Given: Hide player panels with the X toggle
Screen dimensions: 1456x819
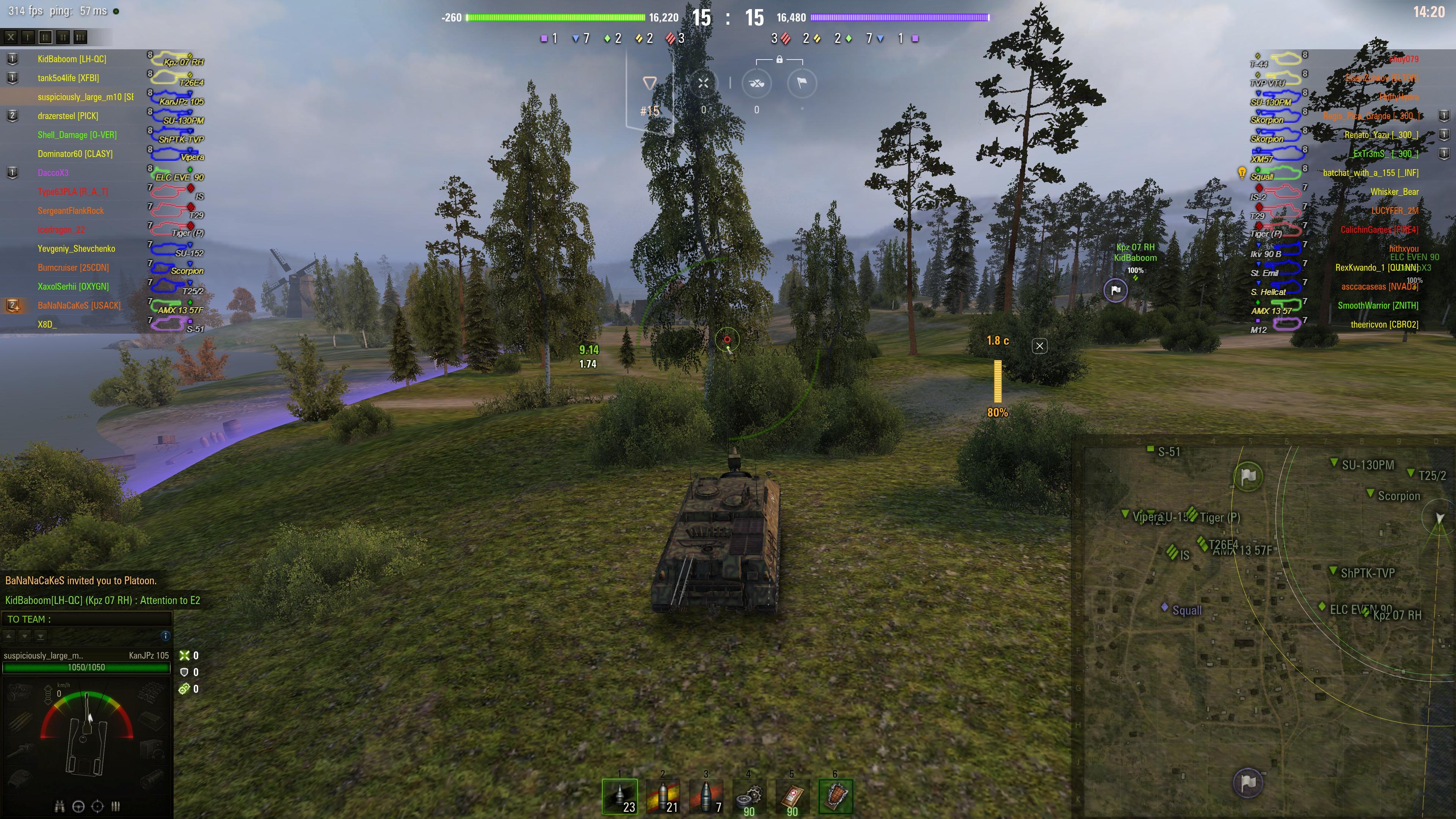Looking at the screenshot, I should 10,37.
